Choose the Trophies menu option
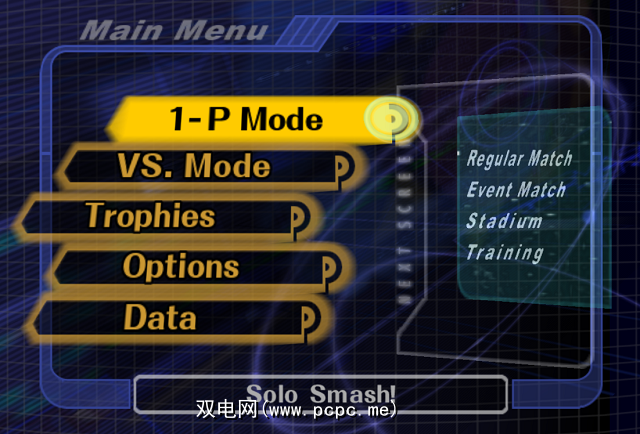640x434 pixels. [x=150, y=216]
